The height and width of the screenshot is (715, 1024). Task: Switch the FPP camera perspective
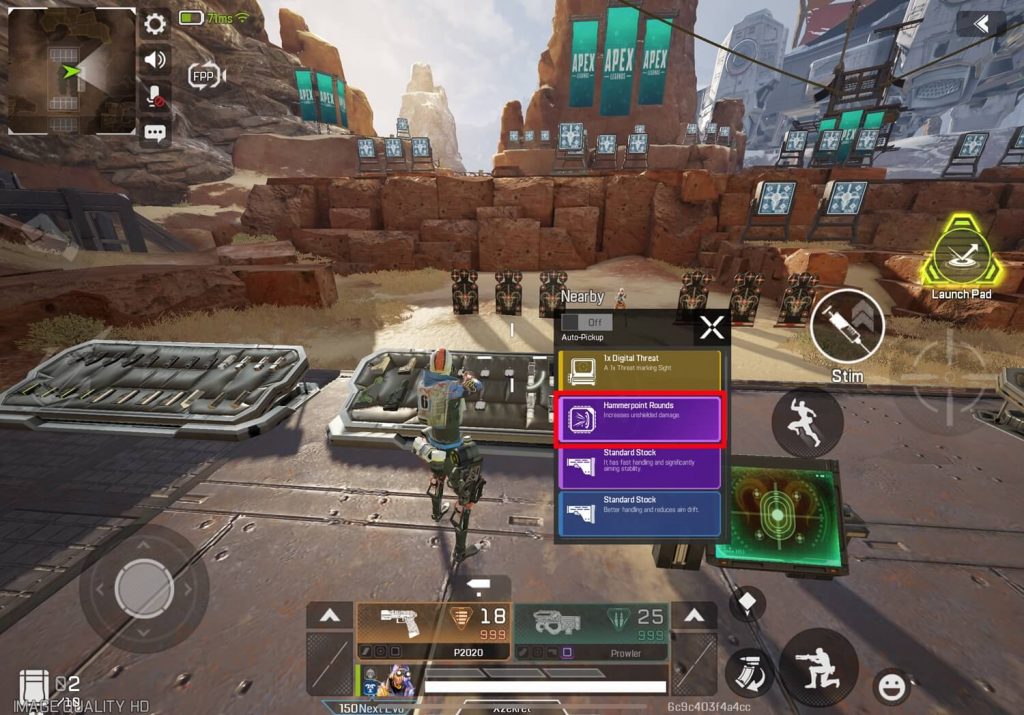(x=206, y=75)
